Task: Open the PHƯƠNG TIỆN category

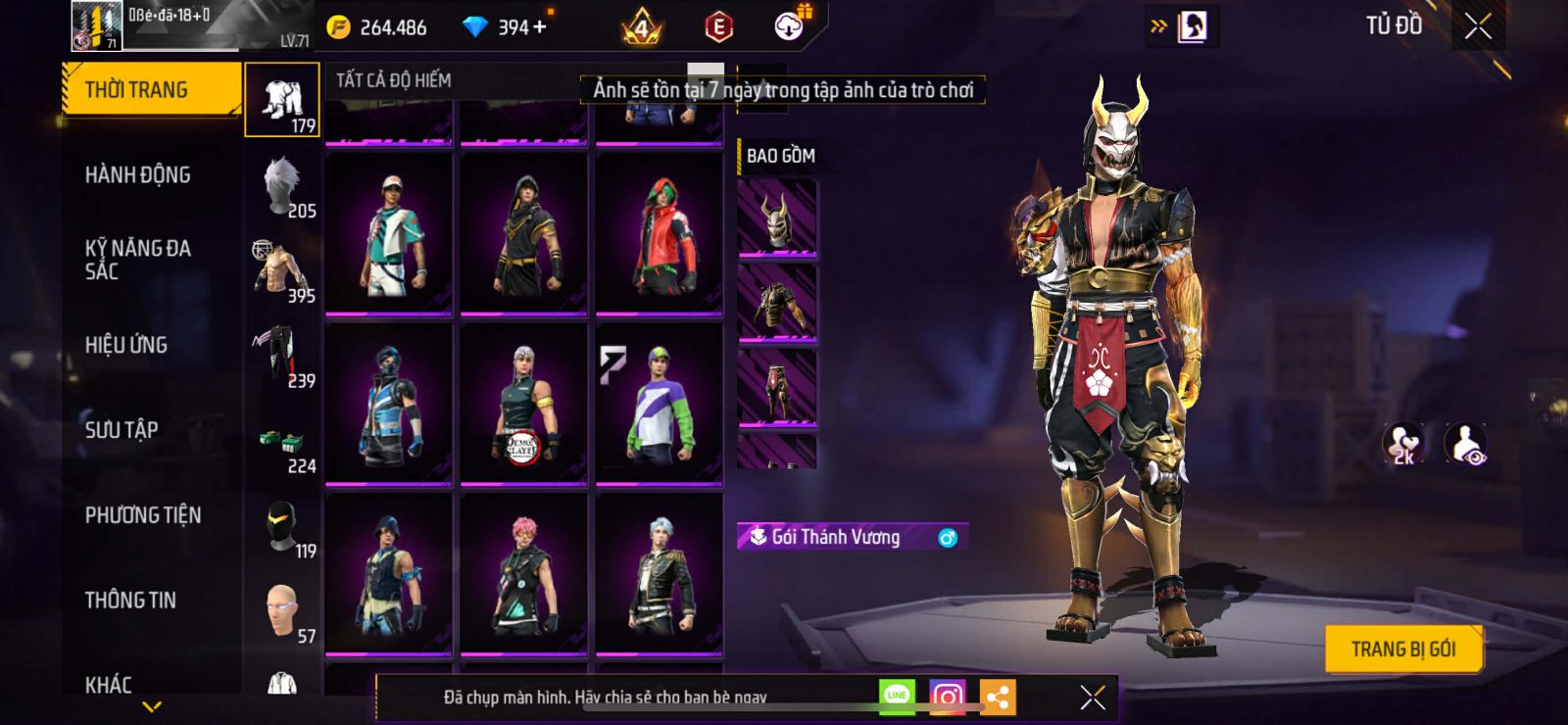Action: 143,515
